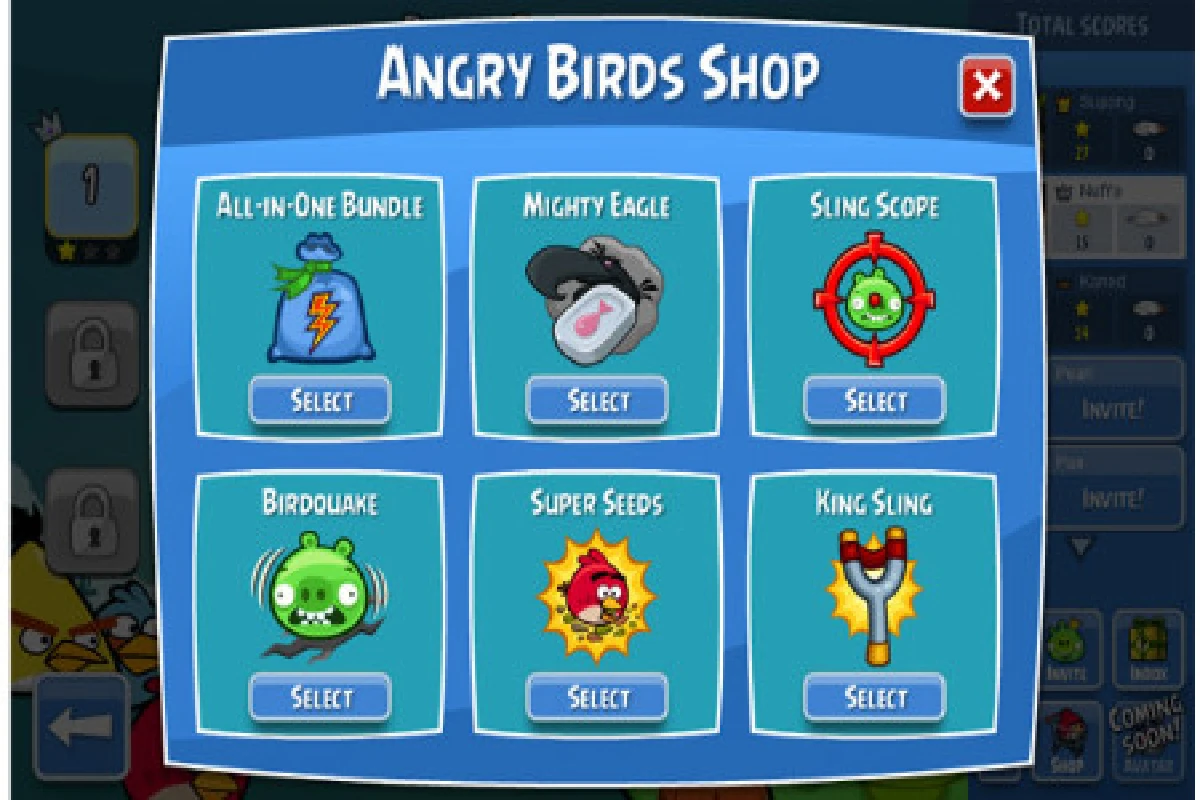Go back with the arrow button
The width and height of the screenshot is (1200, 800).
pos(80,728)
